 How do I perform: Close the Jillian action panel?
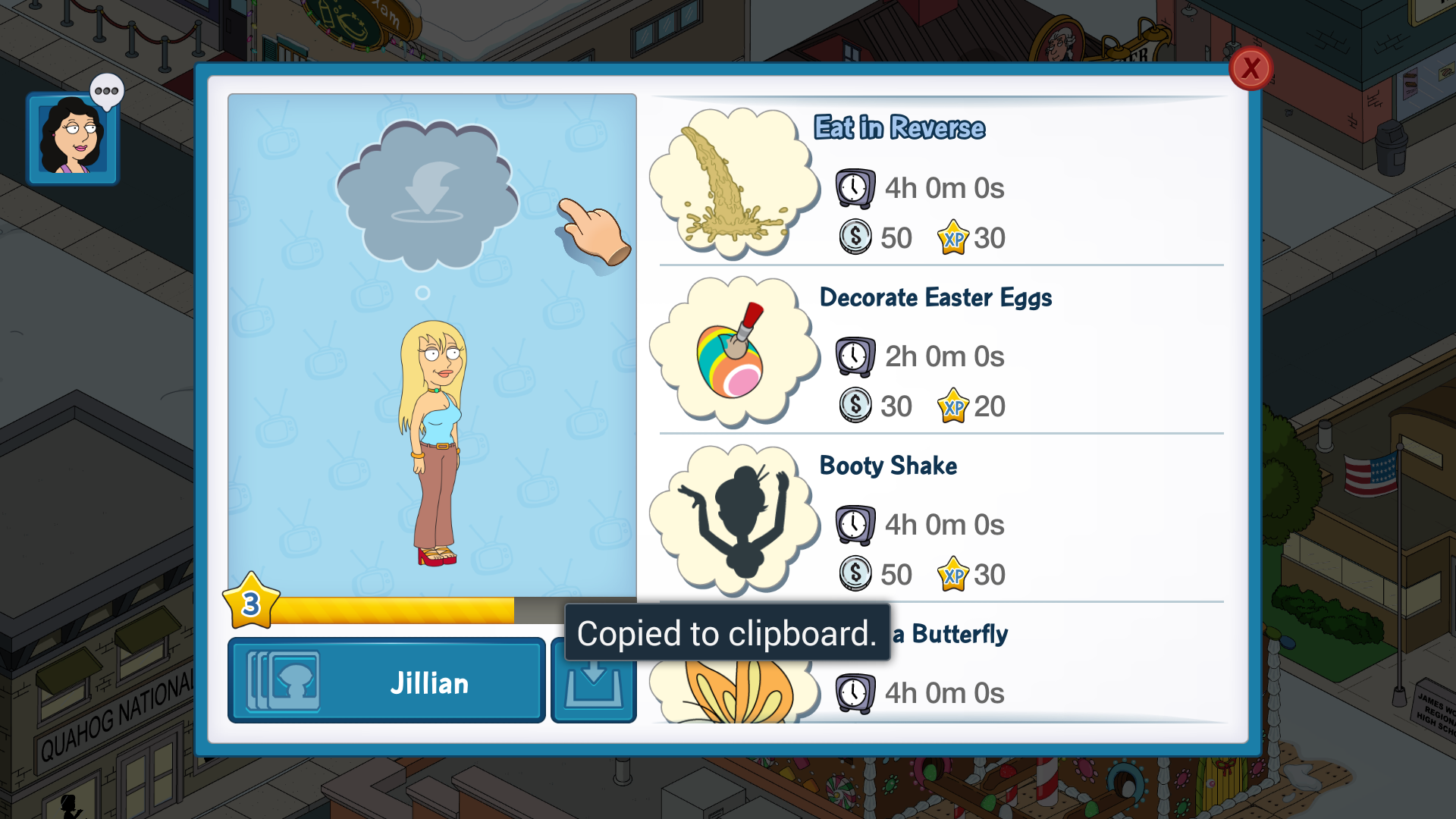pos(1250,69)
